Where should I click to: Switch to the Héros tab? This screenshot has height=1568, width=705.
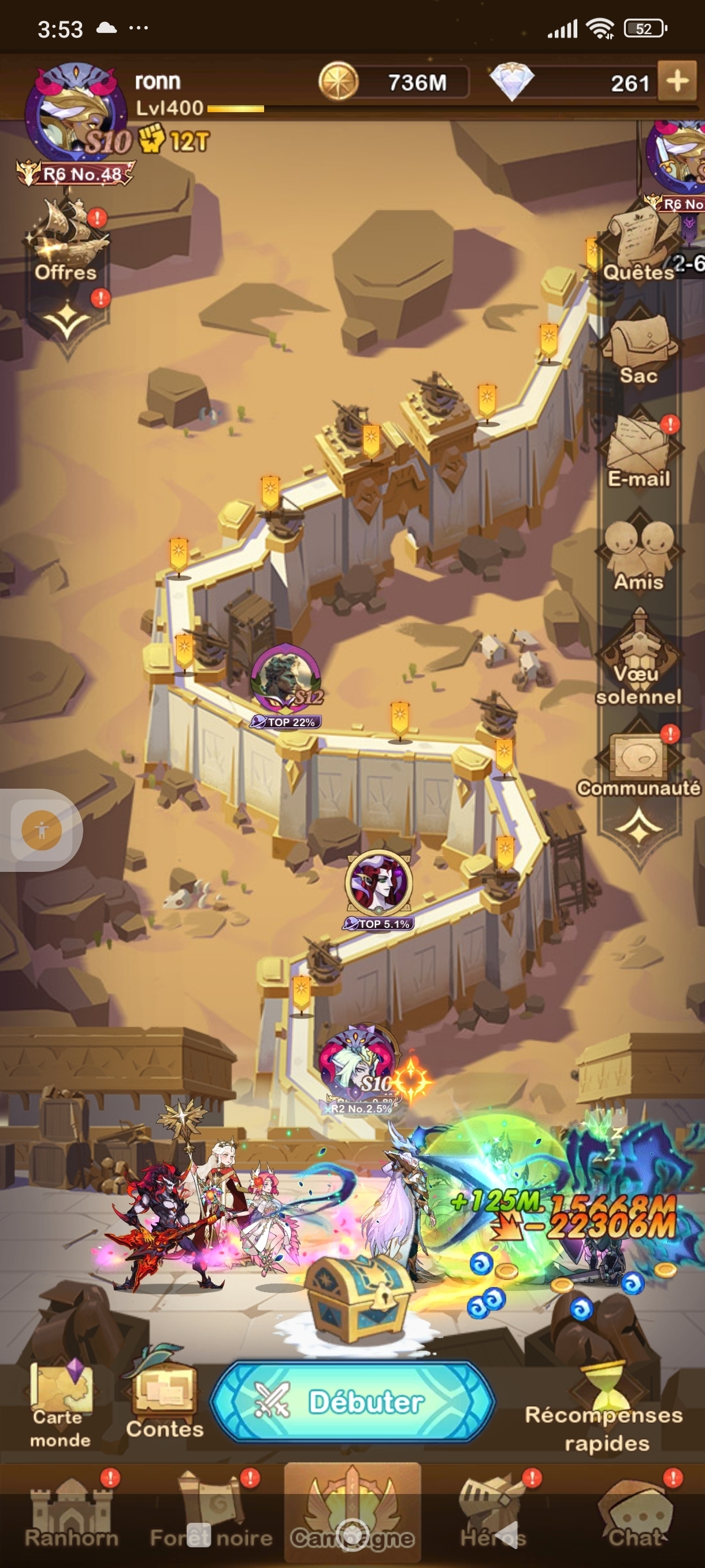tap(493, 1515)
